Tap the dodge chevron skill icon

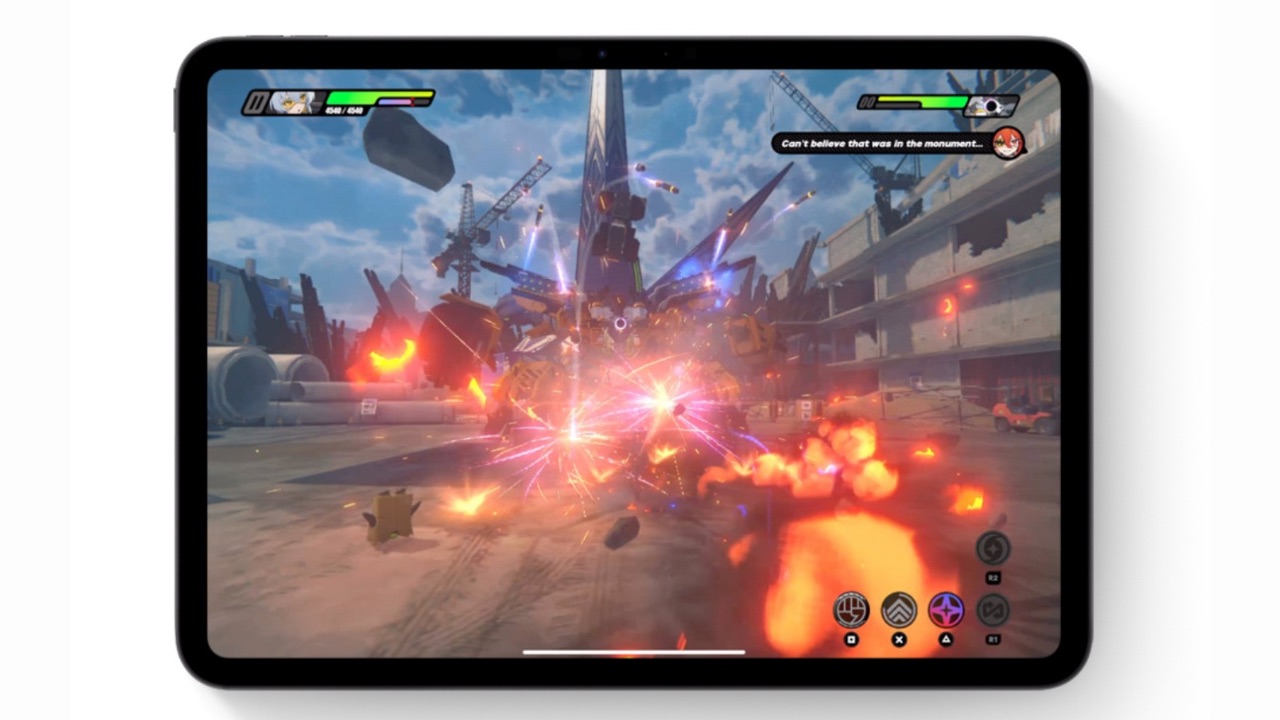click(898, 610)
